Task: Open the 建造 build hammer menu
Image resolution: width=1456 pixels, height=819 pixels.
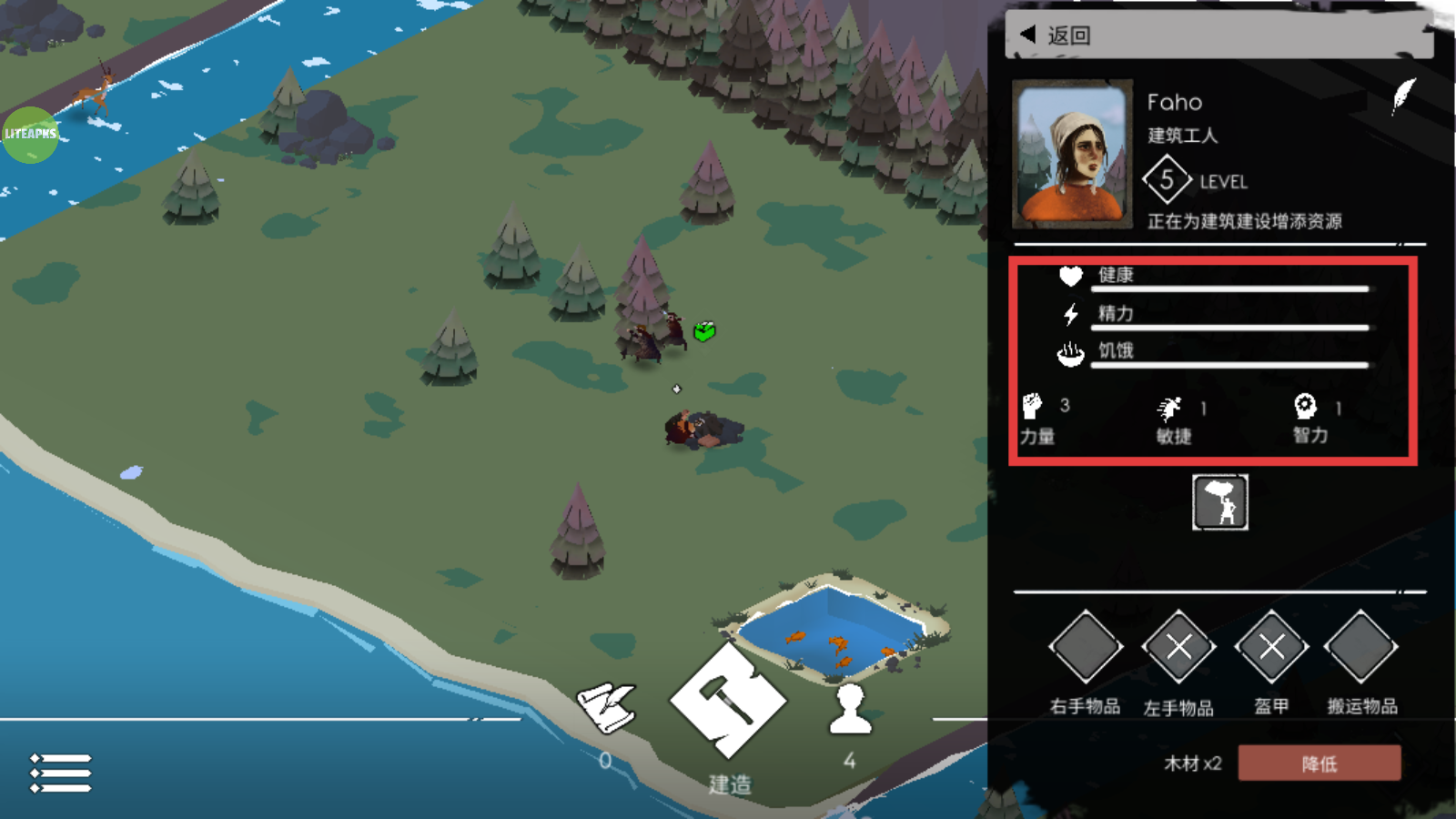Action: [728, 702]
